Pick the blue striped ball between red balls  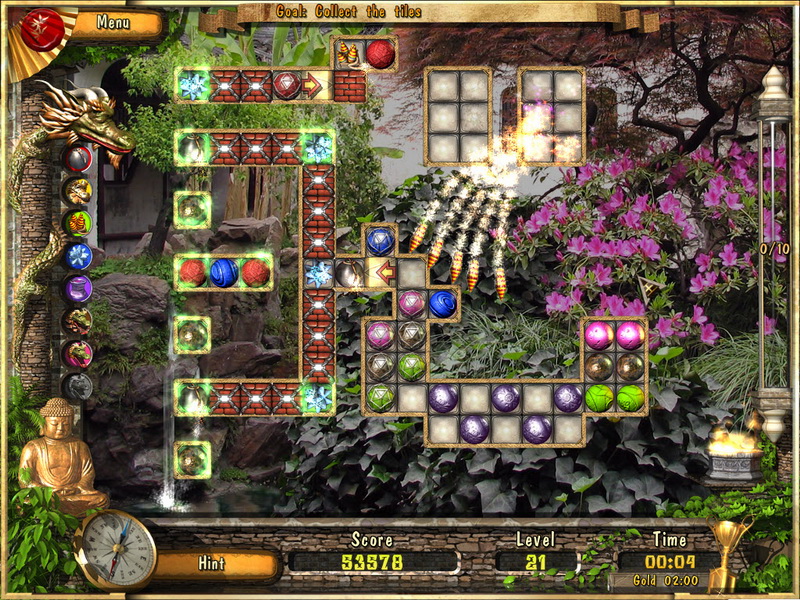click(x=224, y=272)
